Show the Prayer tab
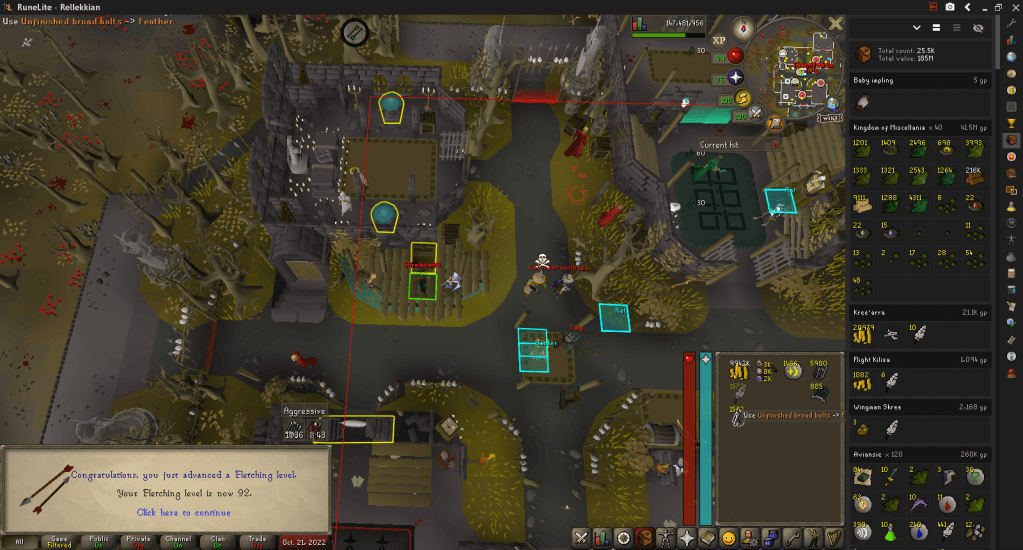 point(687,537)
